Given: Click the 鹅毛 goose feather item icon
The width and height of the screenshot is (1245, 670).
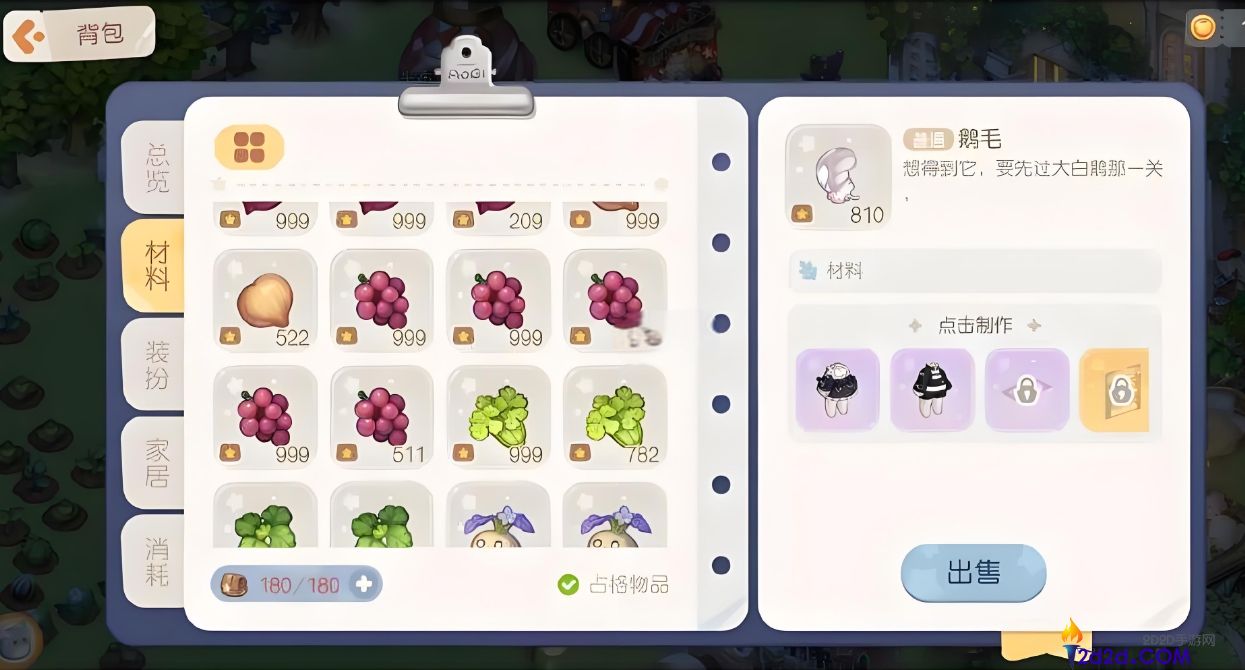Looking at the screenshot, I should click(x=838, y=176).
